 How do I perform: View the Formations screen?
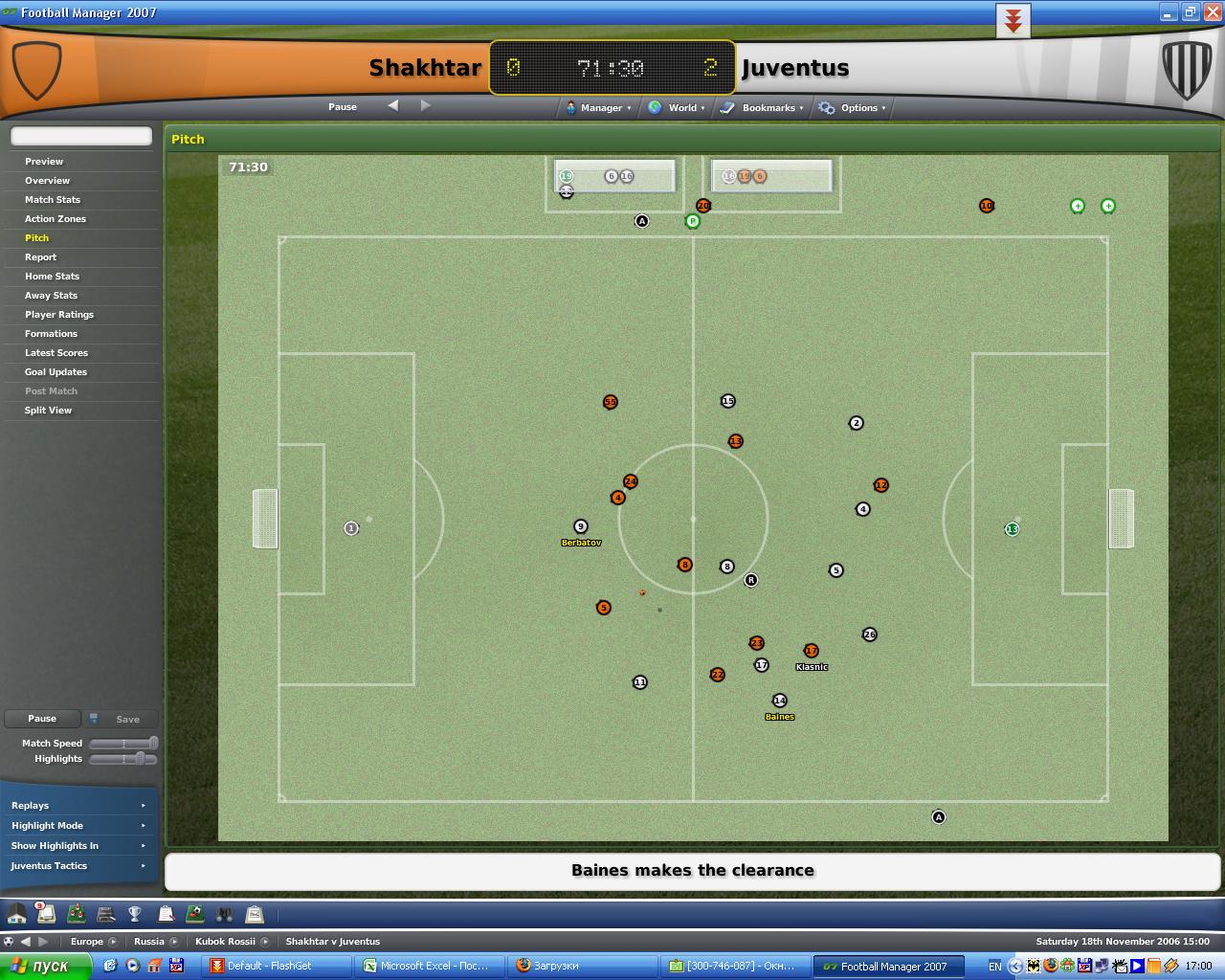pos(51,334)
